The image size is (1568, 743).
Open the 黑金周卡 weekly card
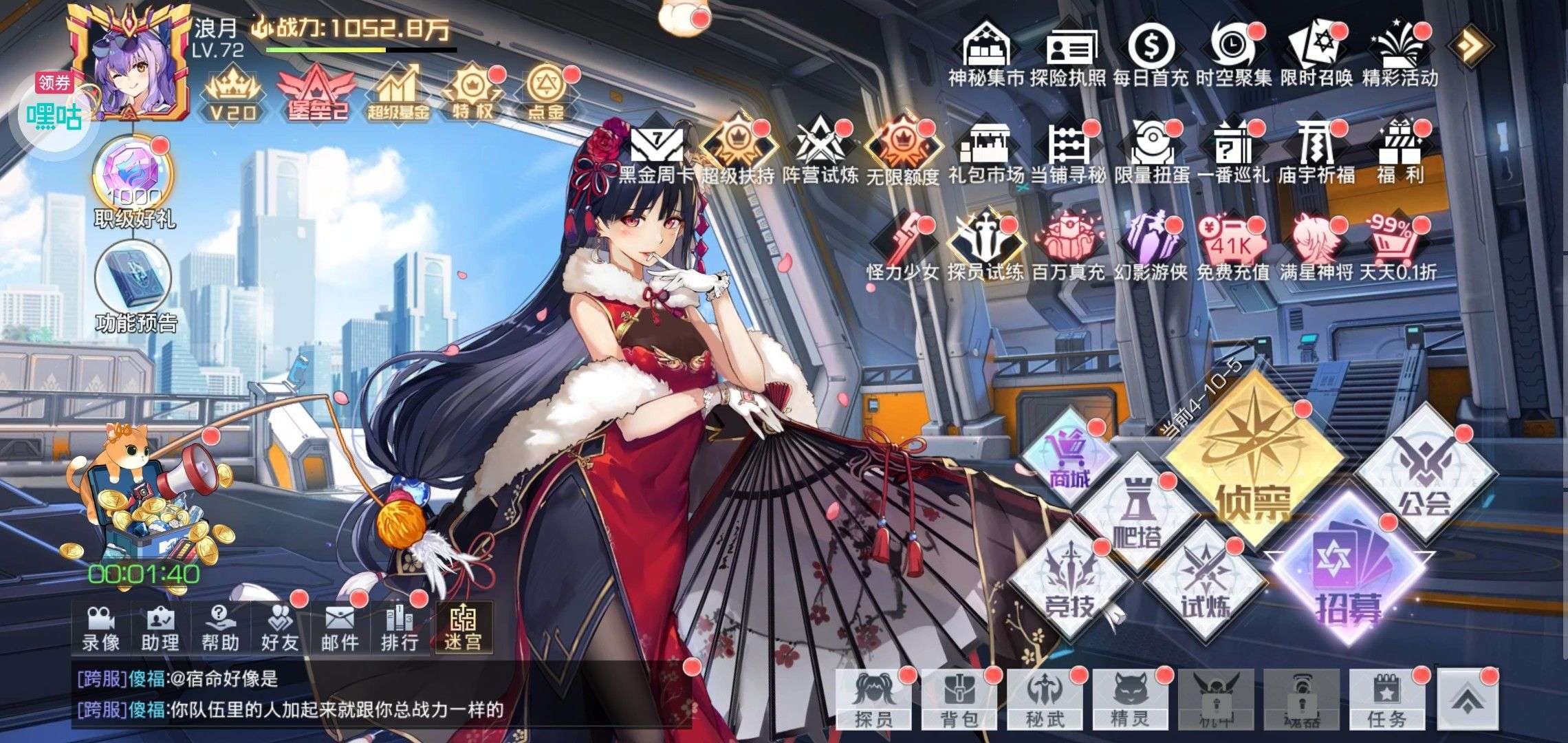pos(656,150)
